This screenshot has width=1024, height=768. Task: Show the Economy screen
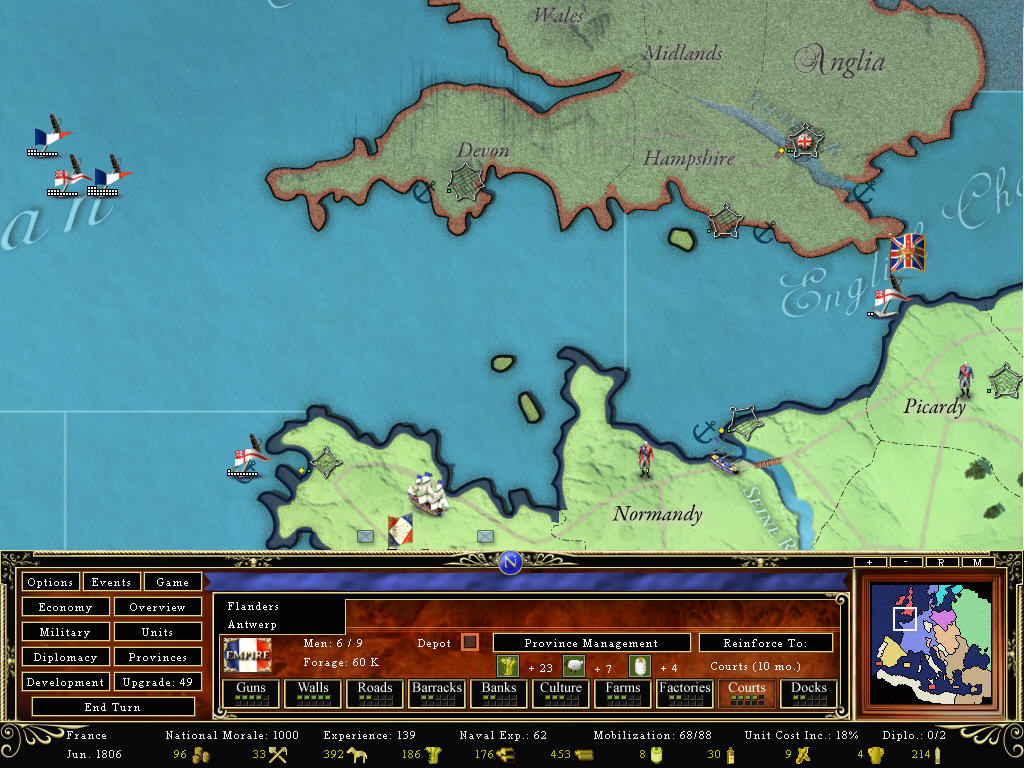65,607
